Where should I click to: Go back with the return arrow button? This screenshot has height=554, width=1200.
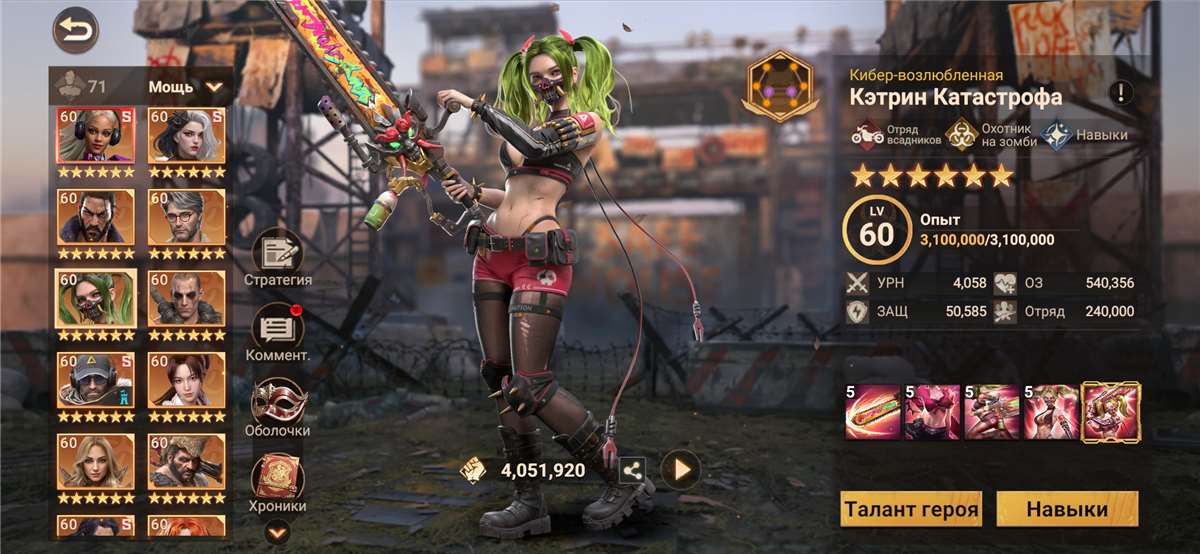[x=76, y=31]
